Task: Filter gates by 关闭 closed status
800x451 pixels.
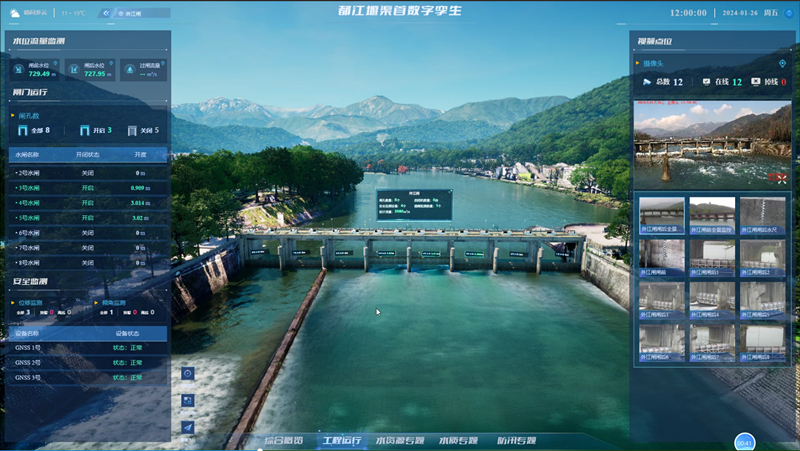Action: [x=142, y=130]
